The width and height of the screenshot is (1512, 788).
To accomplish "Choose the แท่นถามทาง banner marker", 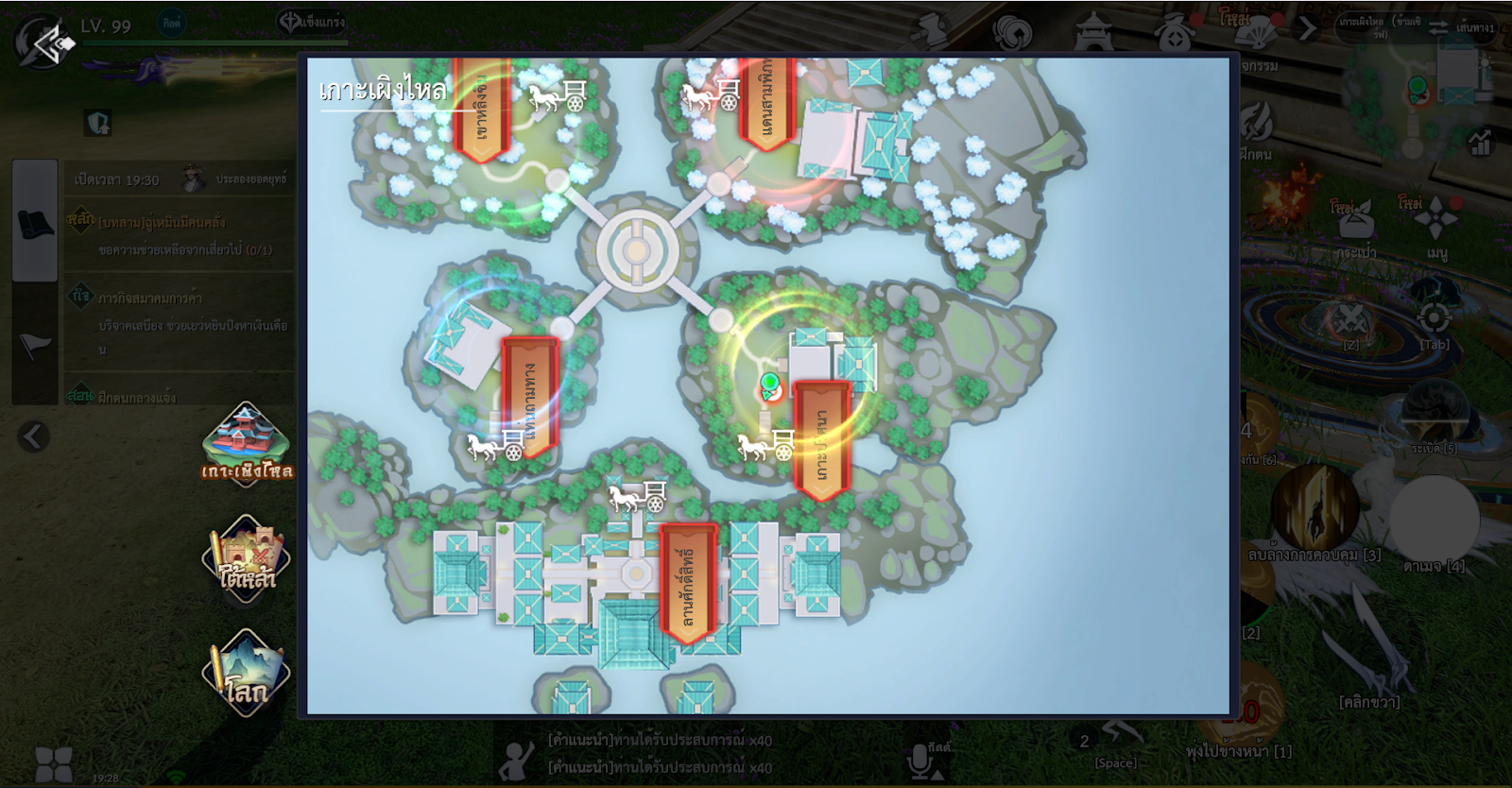I will click(529, 397).
